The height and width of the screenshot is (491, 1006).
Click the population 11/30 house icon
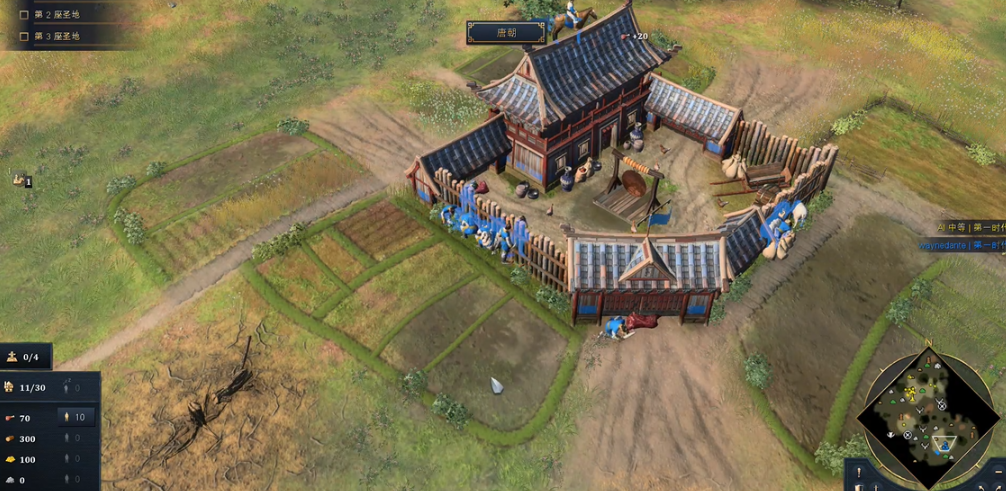click(10, 387)
